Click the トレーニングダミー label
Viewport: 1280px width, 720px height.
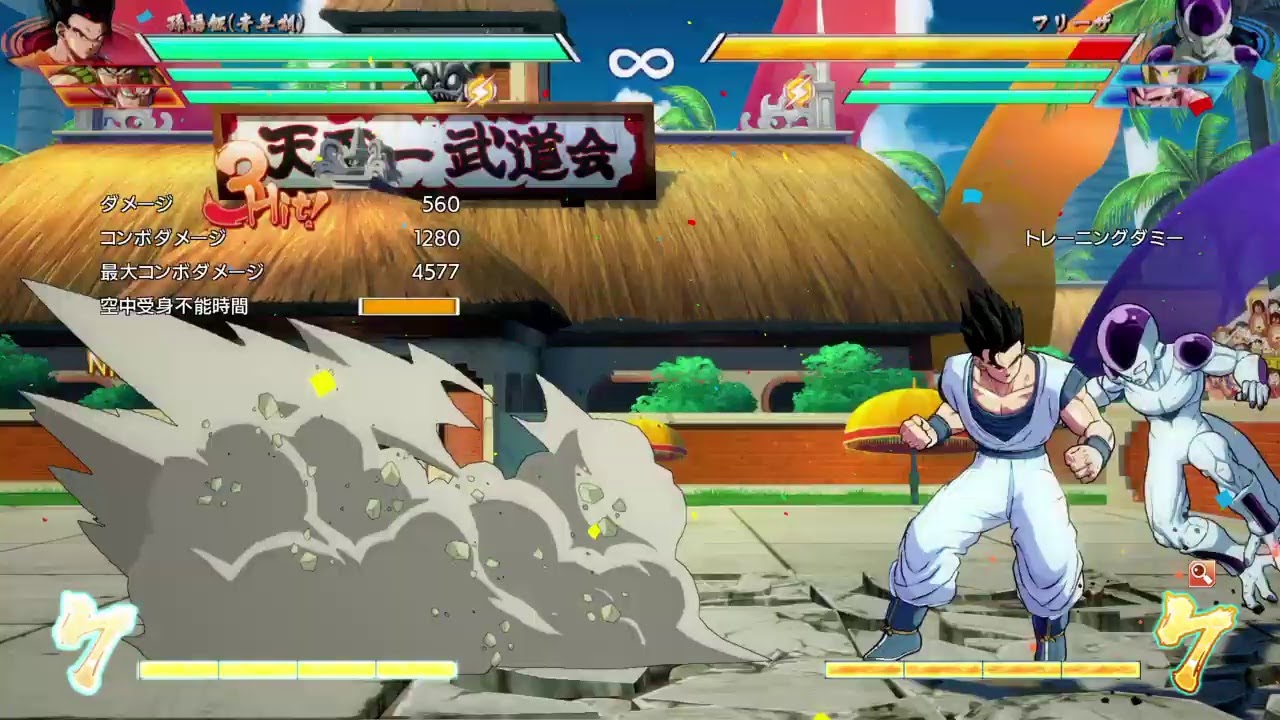pyautogui.click(x=1103, y=238)
